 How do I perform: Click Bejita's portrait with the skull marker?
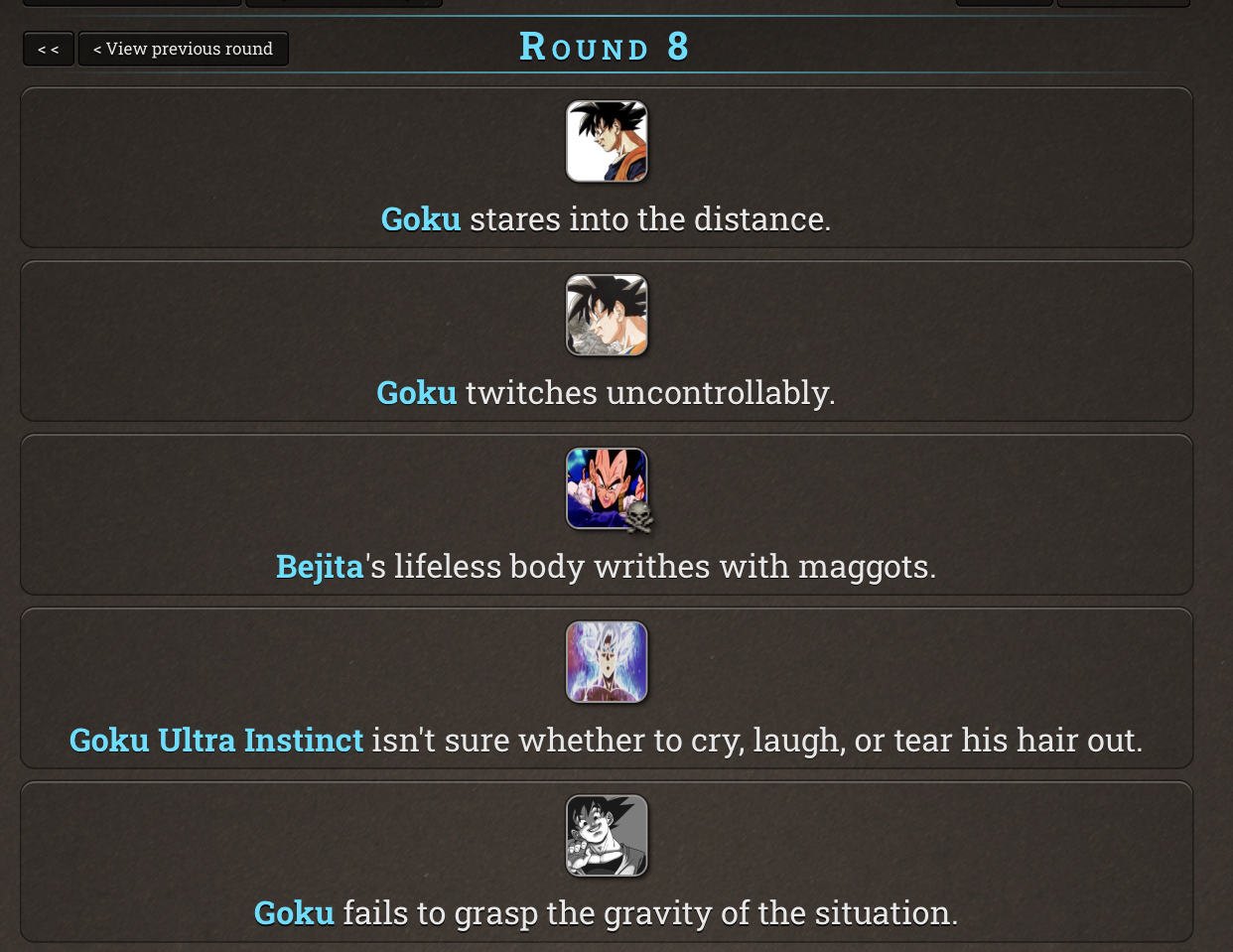[607, 488]
